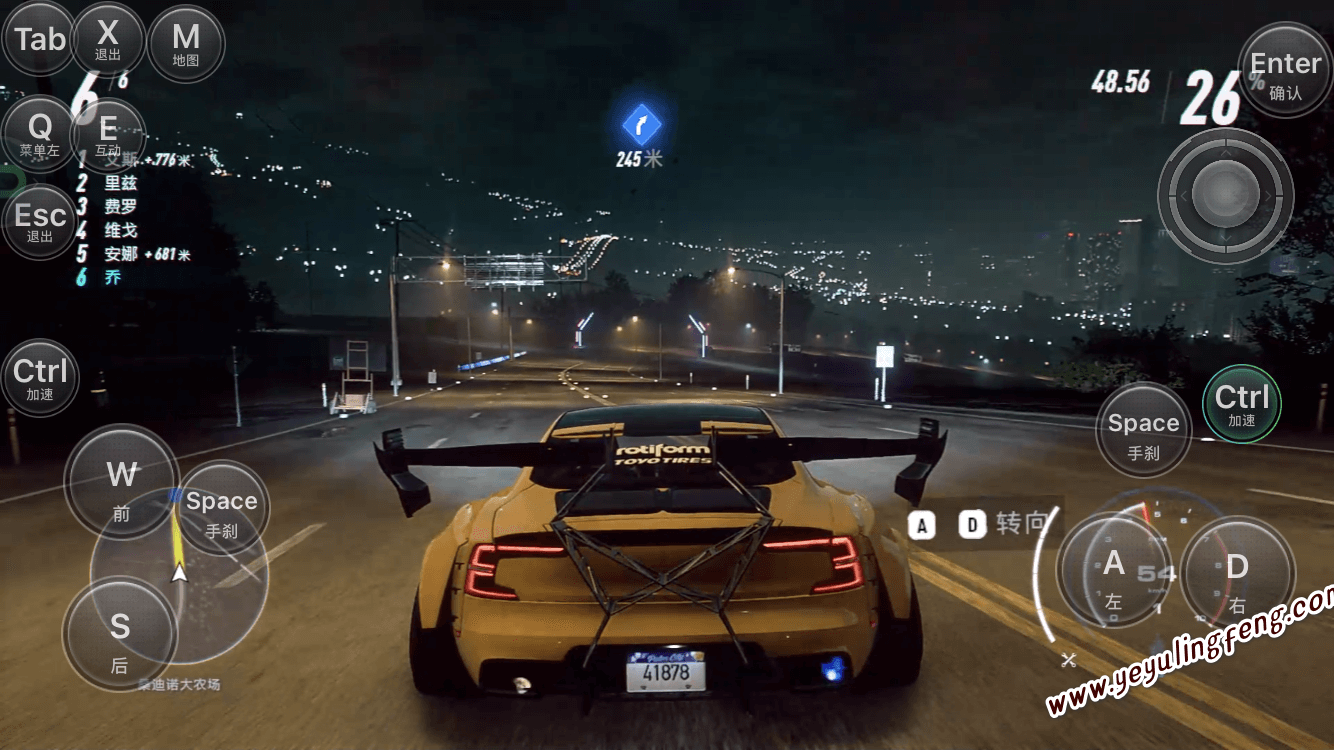Click the X 退出 exit button
The image size is (1334, 750).
[x=108, y=40]
